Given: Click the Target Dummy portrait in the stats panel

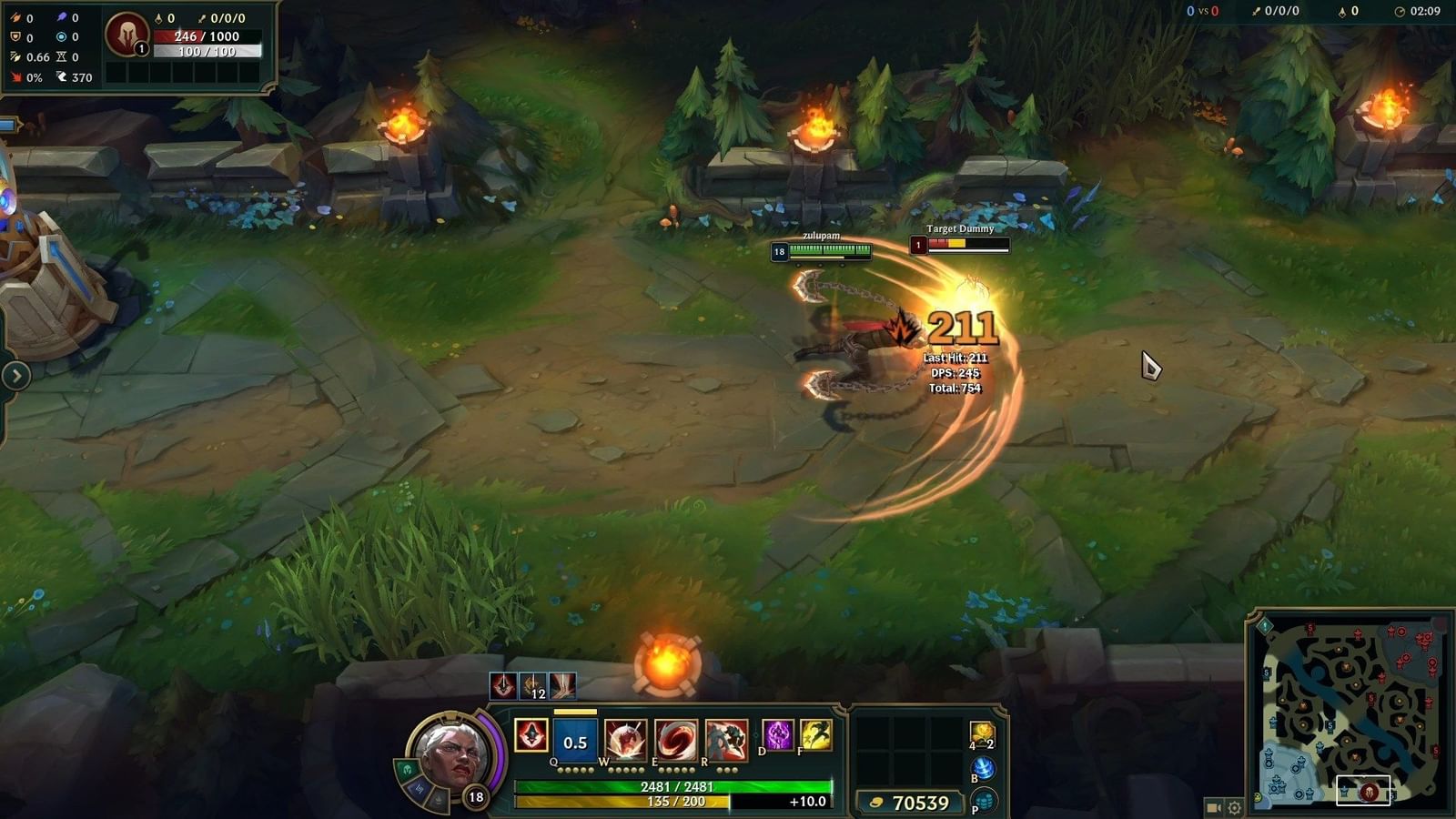Looking at the screenshot, I should pyautogui.click(x=920, y=244).
